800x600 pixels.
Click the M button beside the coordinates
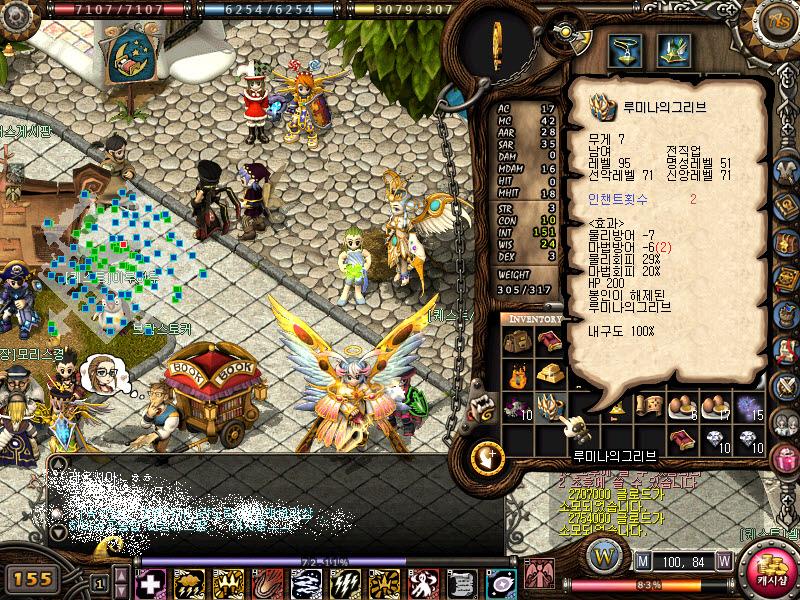[x=642, y=560]
